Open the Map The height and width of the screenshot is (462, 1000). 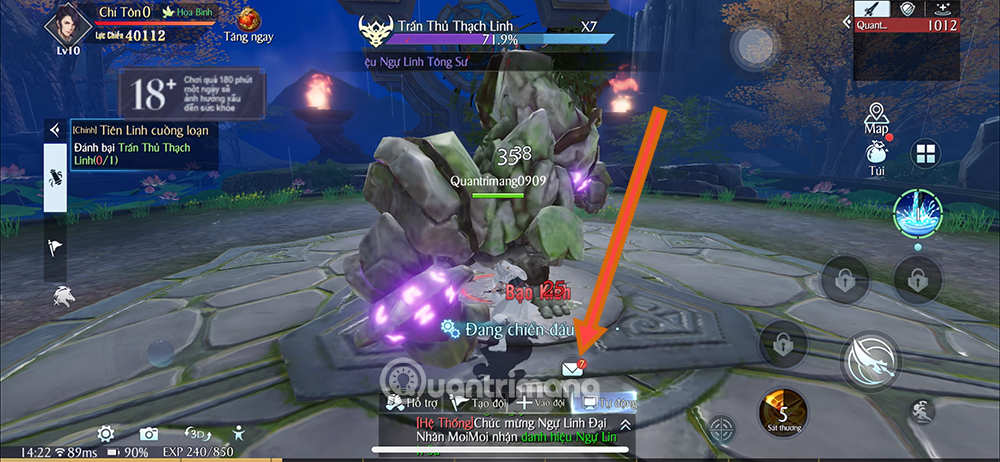tap(877, 116)
